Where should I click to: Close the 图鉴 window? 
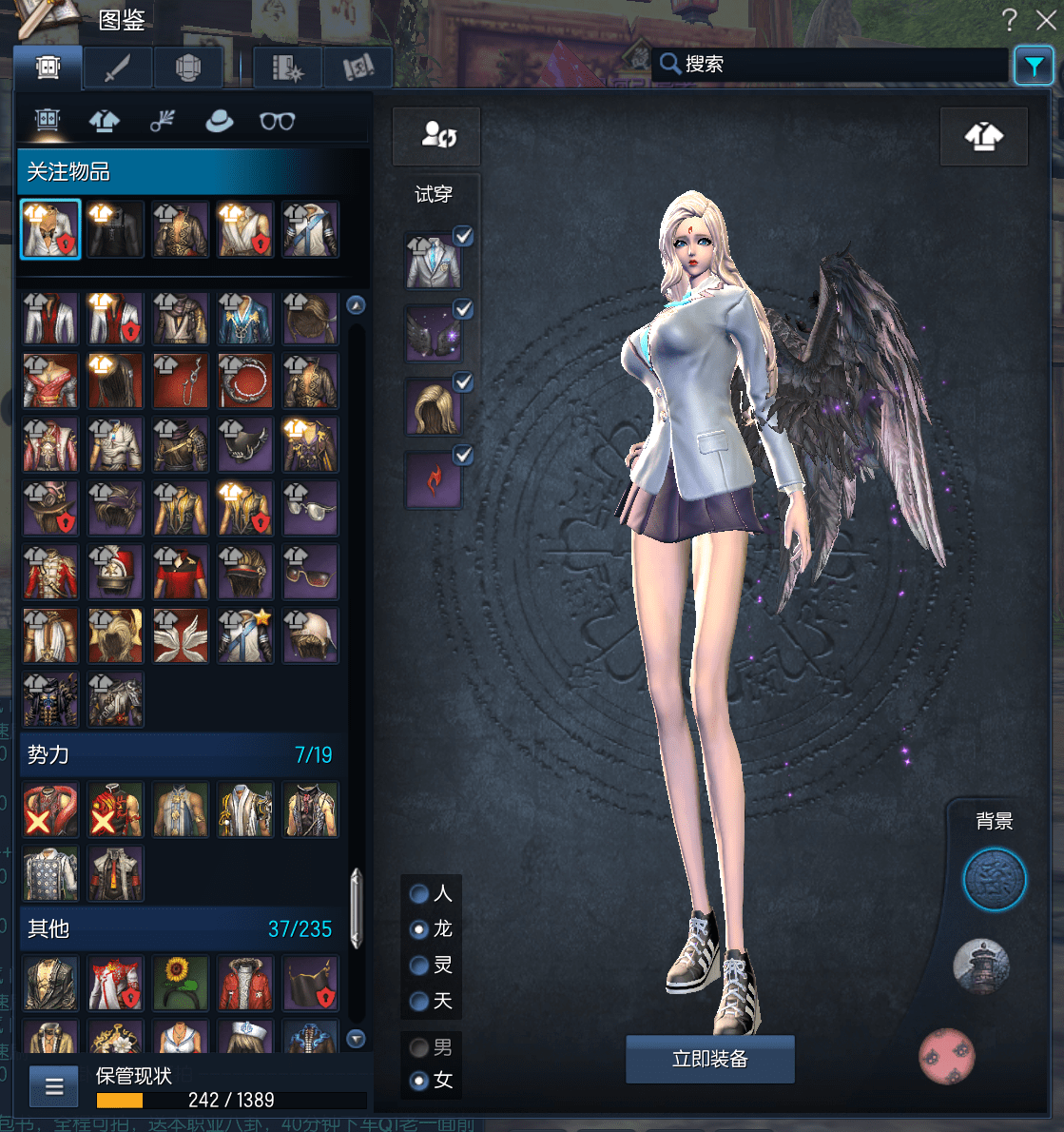tap(1045, 20)
